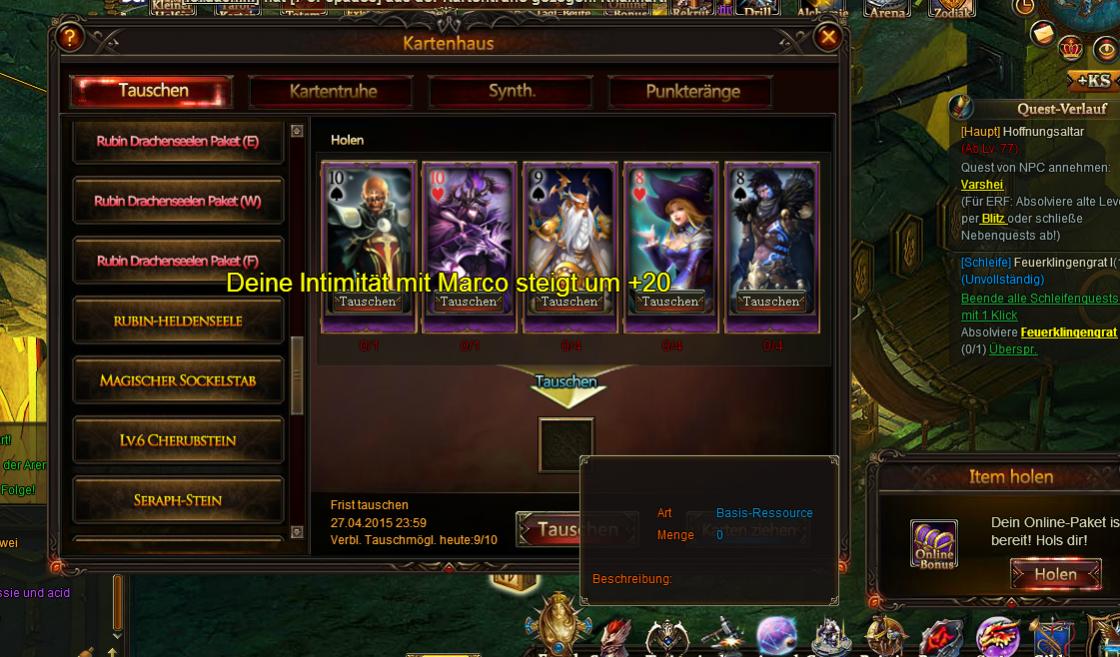Open the Online Bonus chest icon

(x=934, y=544)
